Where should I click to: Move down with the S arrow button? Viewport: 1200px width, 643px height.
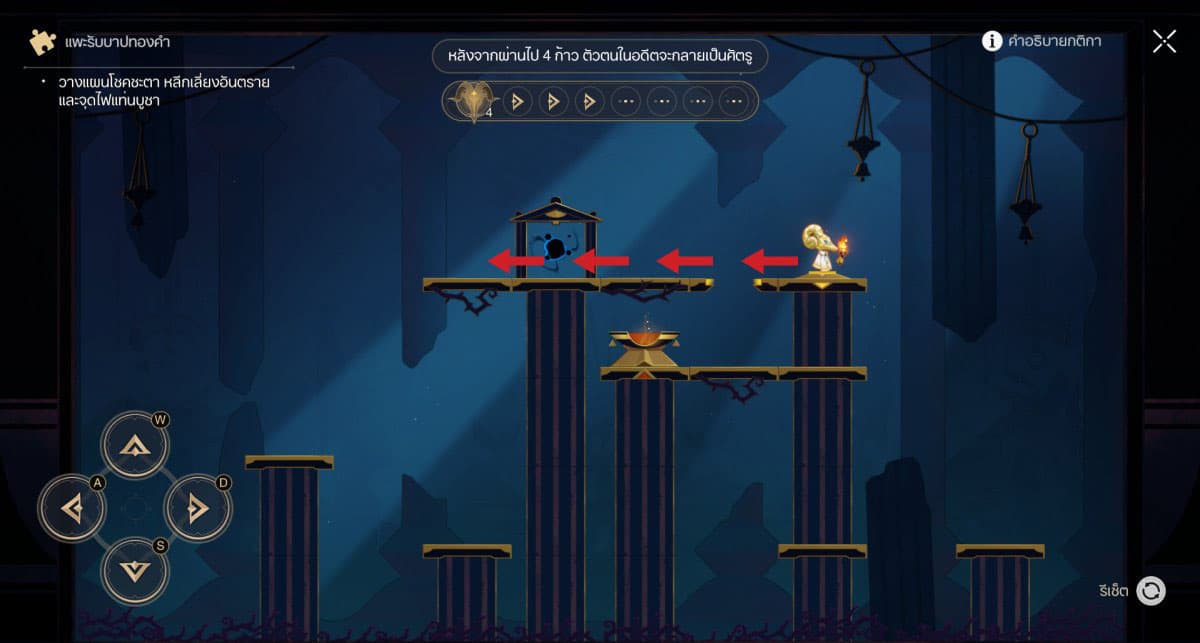(x=134, y=570)
